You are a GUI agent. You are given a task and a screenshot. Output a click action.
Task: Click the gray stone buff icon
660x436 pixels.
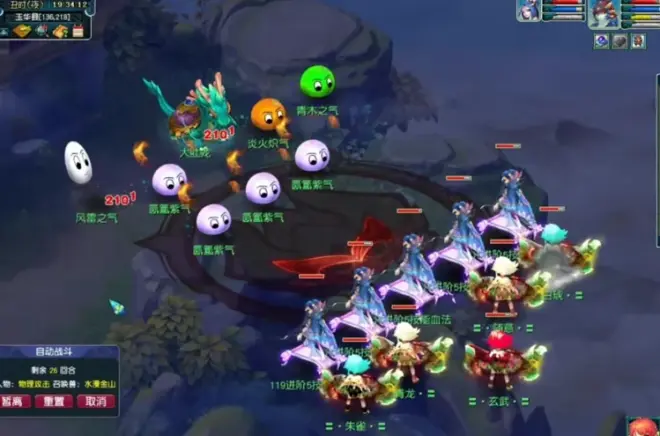click(620, 41)
